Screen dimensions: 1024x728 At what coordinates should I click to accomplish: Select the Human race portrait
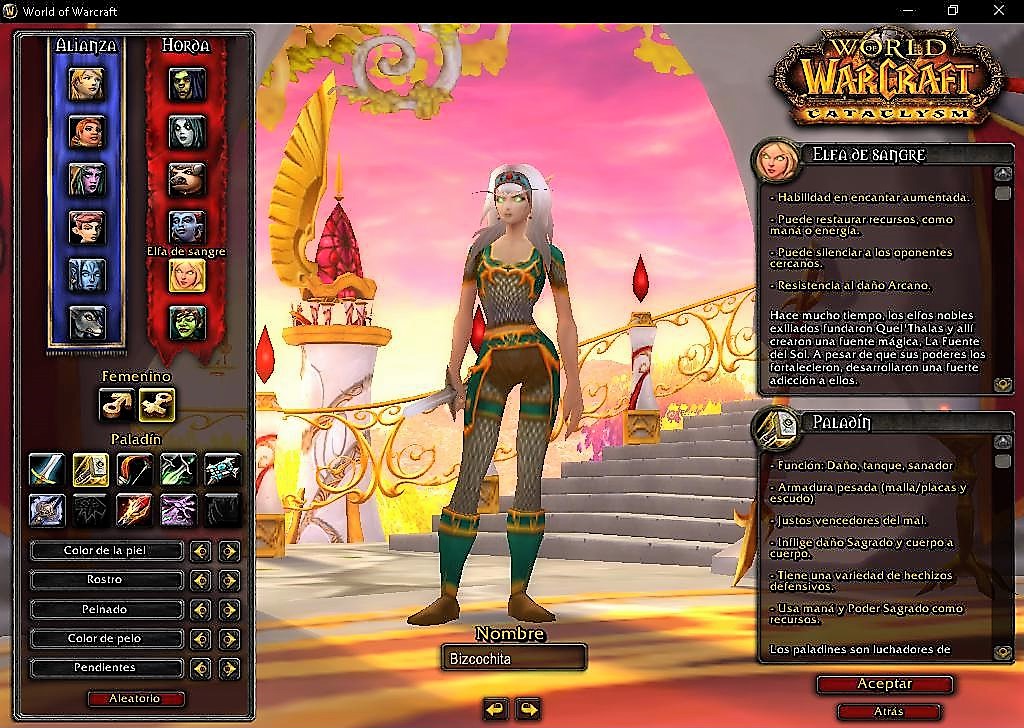[x=87, y=83]
